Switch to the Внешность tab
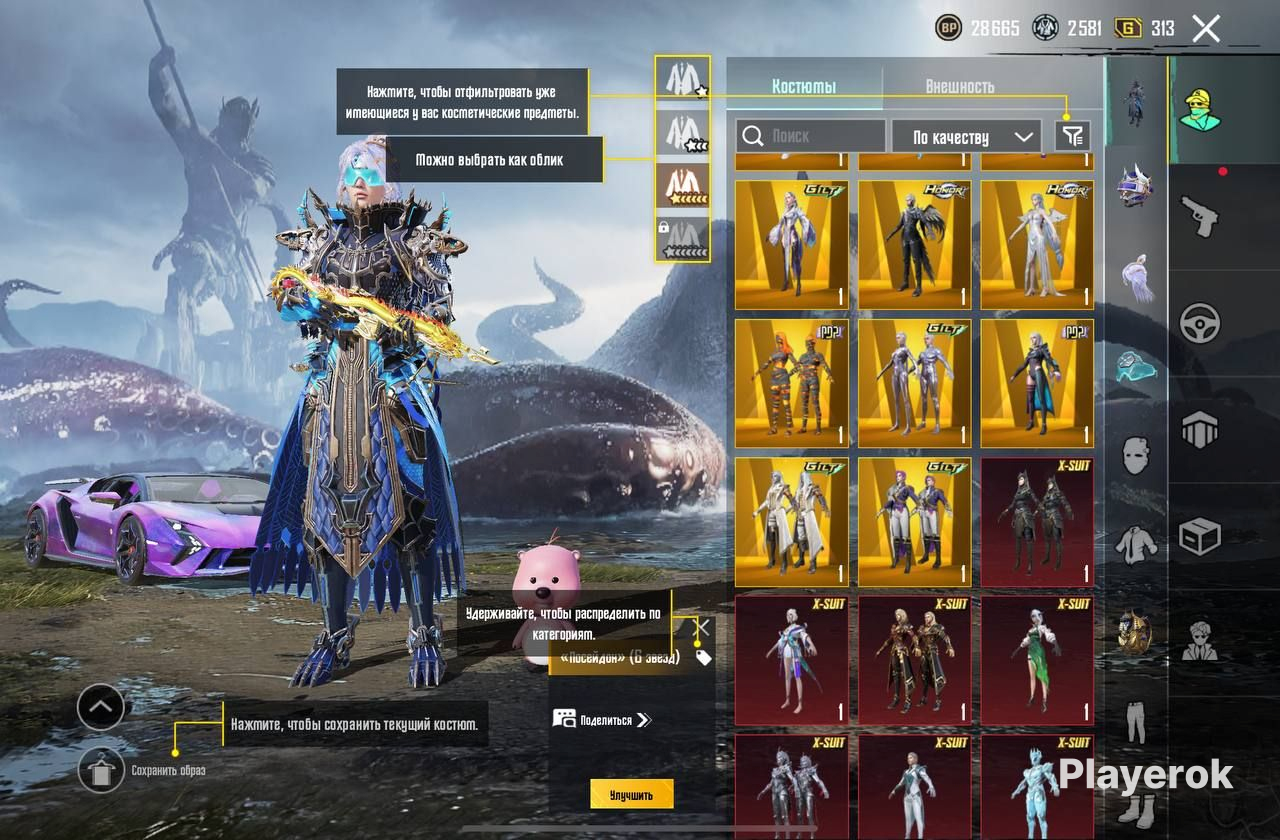 (959, 86)
